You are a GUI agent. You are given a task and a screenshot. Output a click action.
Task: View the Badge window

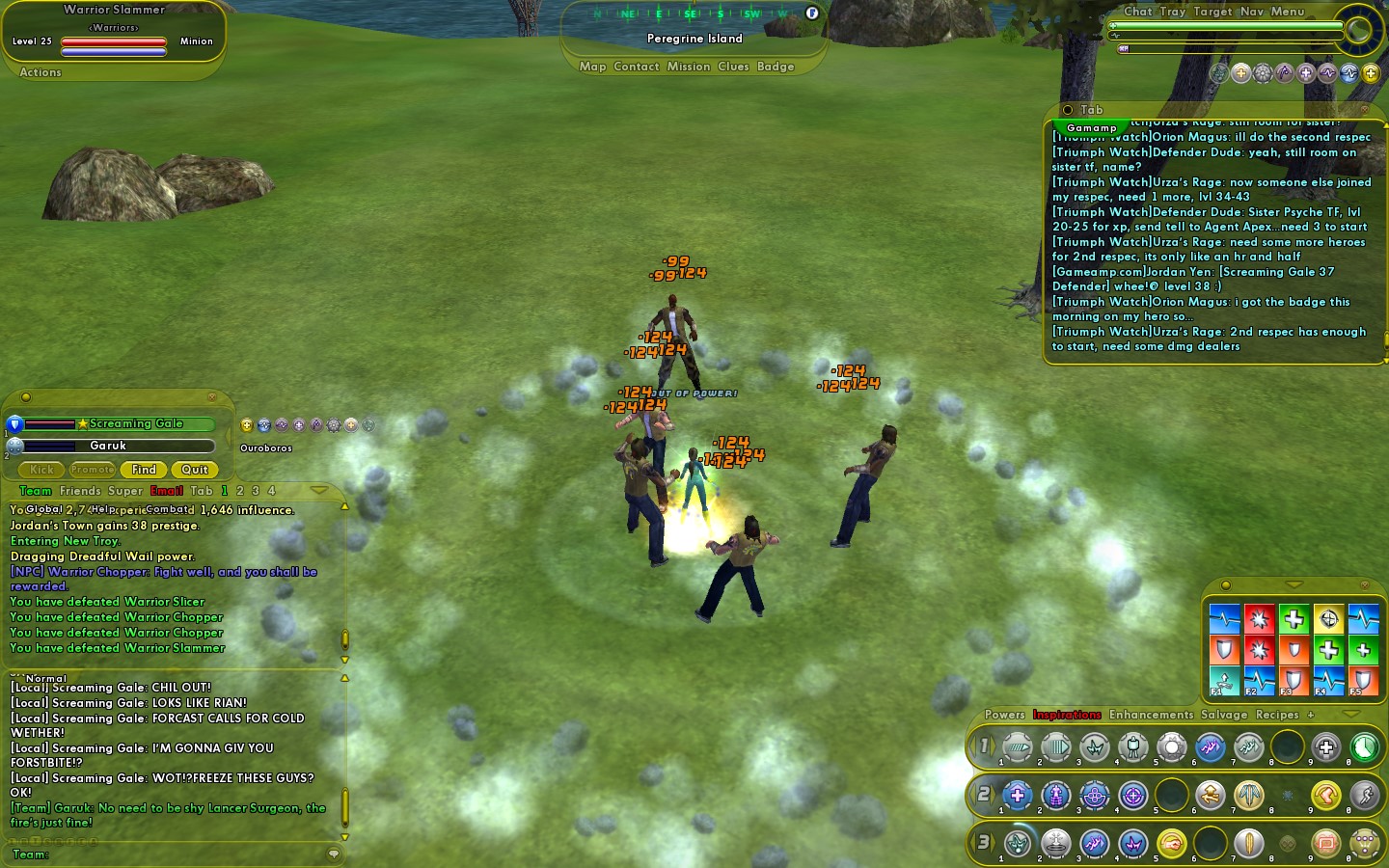(x=776, y=67)
